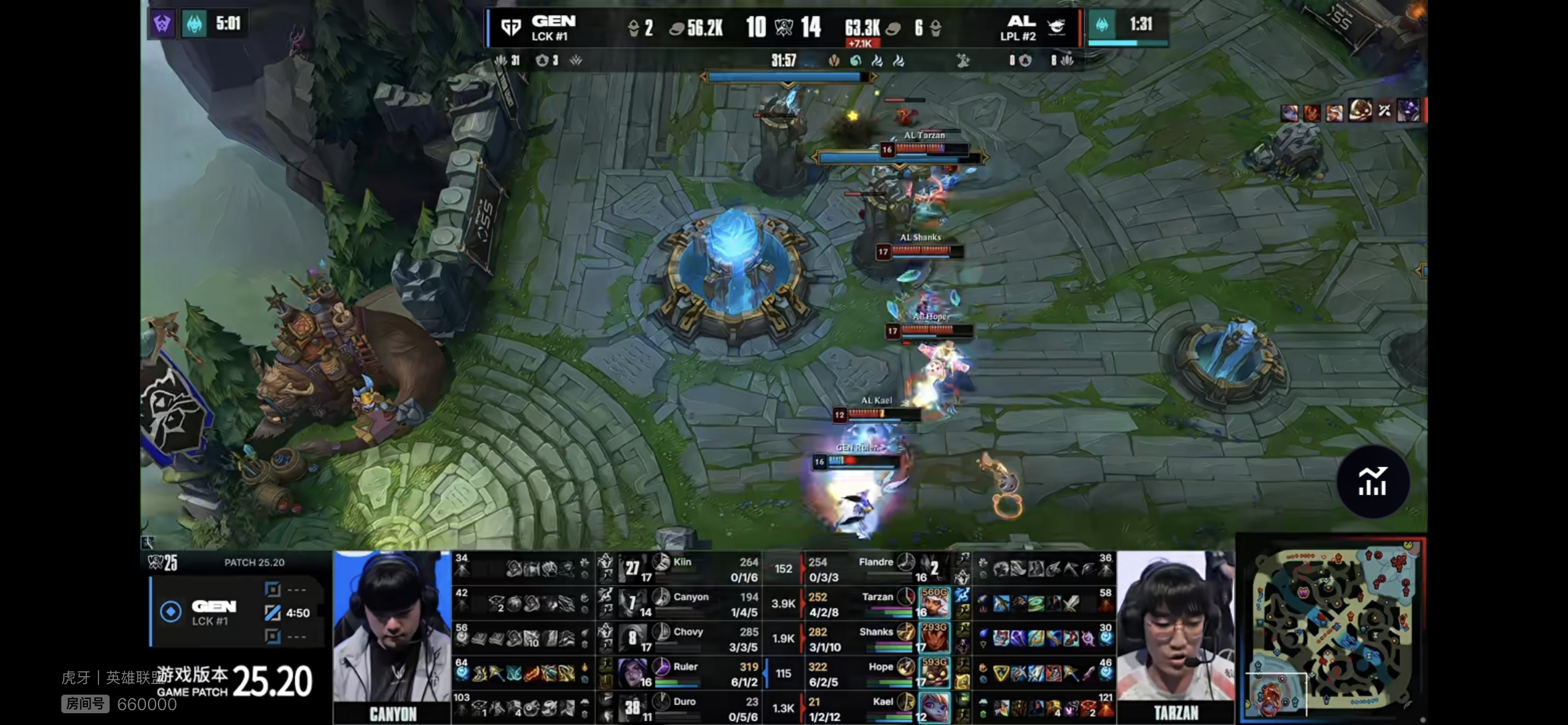Click Kael's champion portrait in scoreboard
The height and width of the screenshot is (725, 1568).
click(x=933, y=708)
